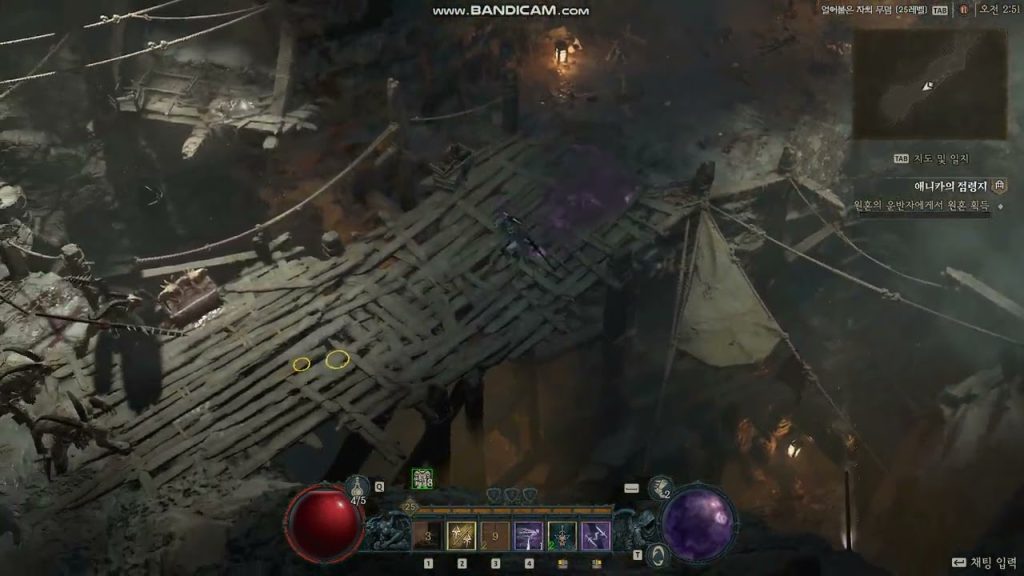This screenshot has width=1024, height=576.
Task: Activate the golden arrows skill
Action: [462, 536]
